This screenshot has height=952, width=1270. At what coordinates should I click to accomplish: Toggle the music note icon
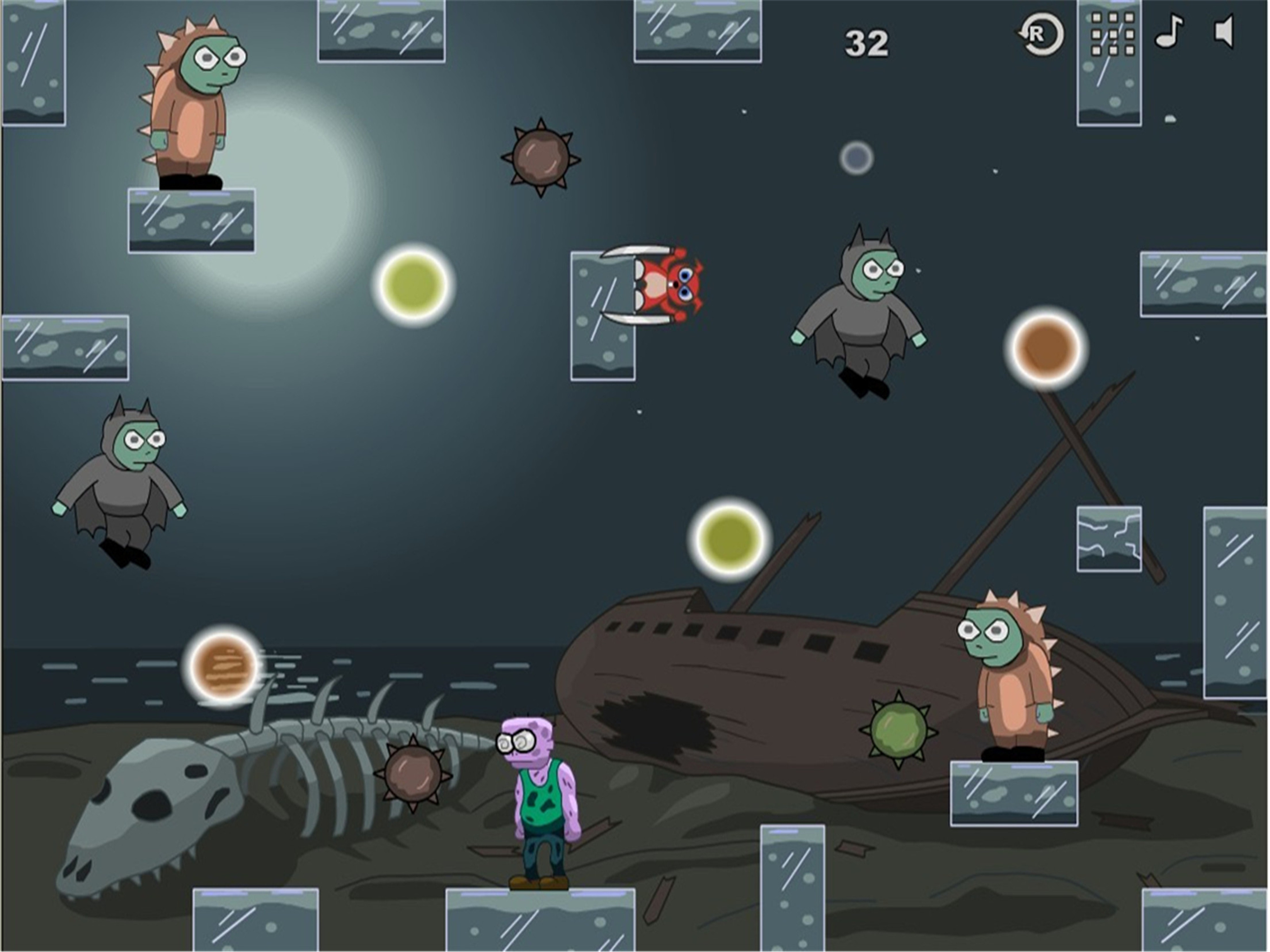[x=1169, y=32]
